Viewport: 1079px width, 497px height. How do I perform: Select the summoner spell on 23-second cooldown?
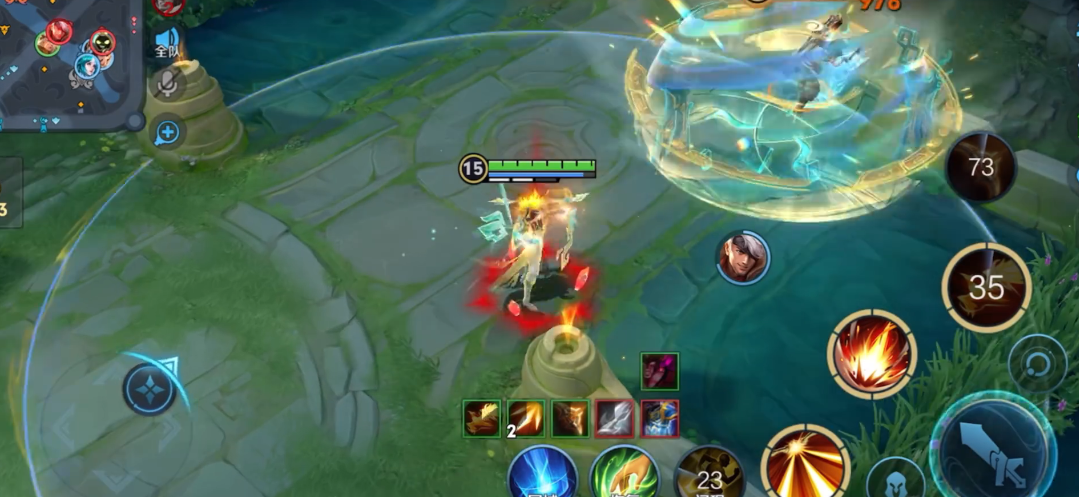pos(709,476)
